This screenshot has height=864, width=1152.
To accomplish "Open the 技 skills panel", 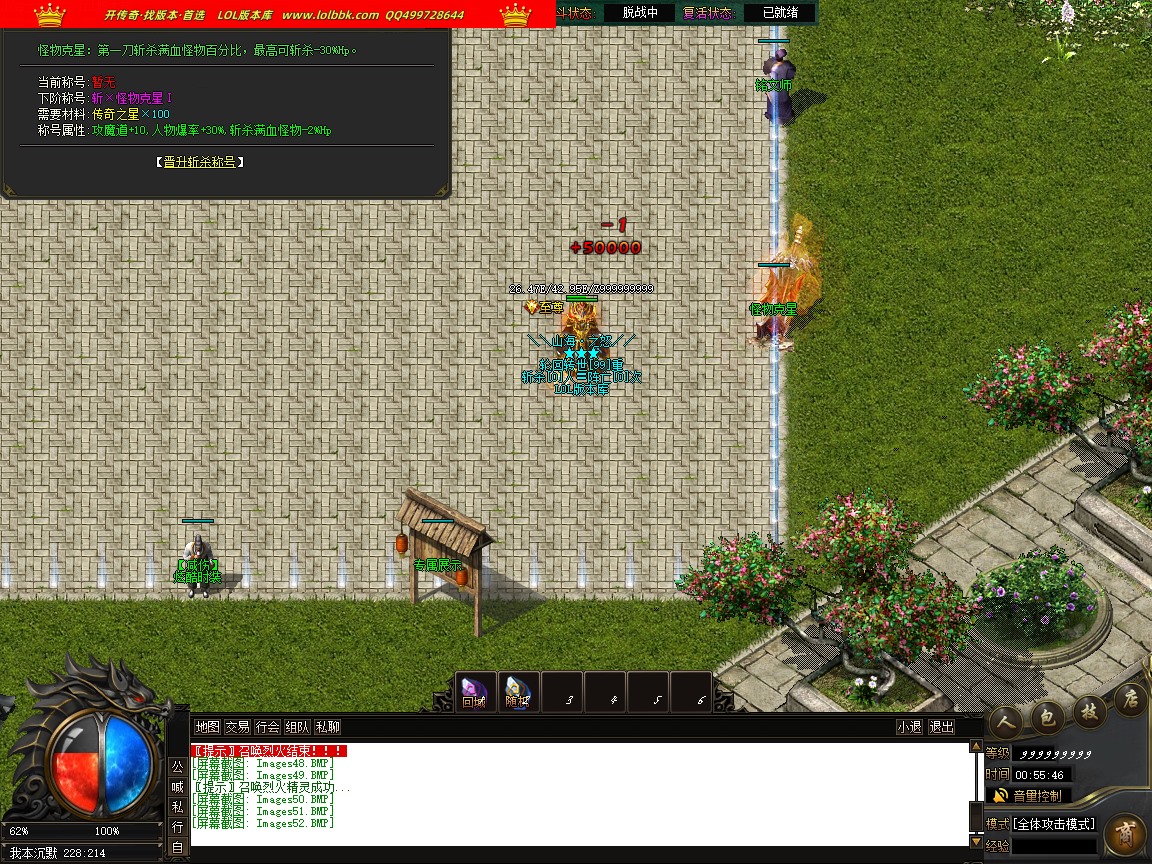I will pos(1088,710).
